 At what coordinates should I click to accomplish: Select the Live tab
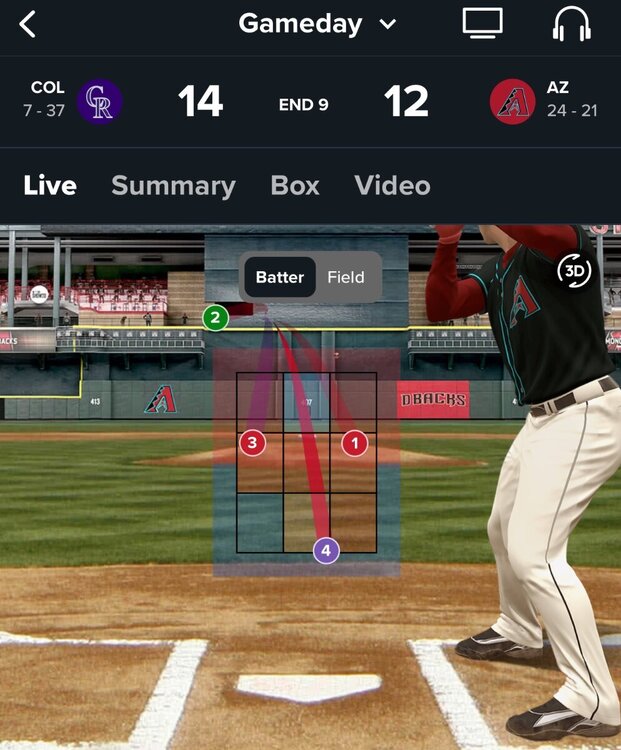50,185
